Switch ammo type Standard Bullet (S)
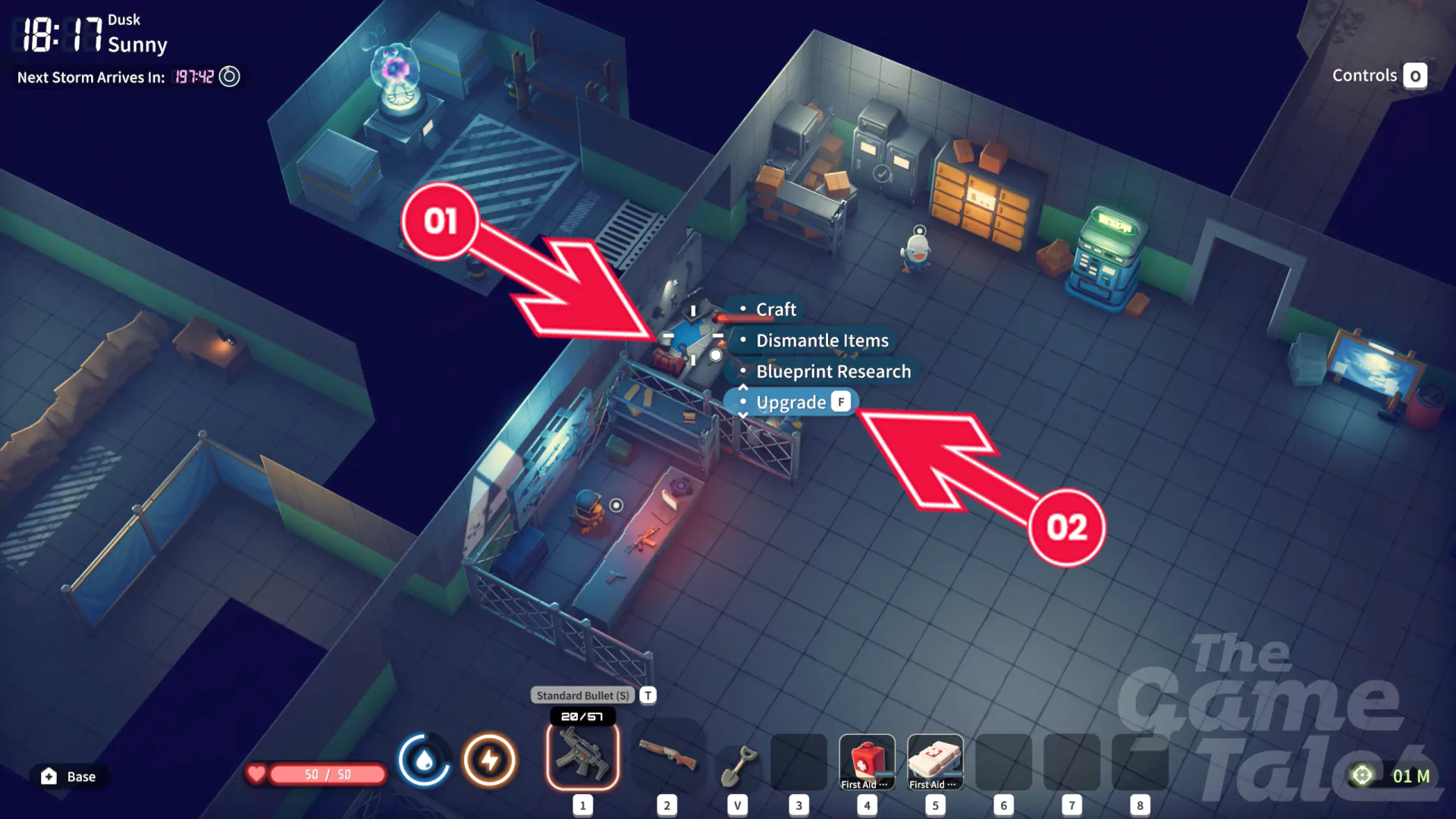Image resolution: width=1456 pixels, height=819 pixels. (582, 695)
